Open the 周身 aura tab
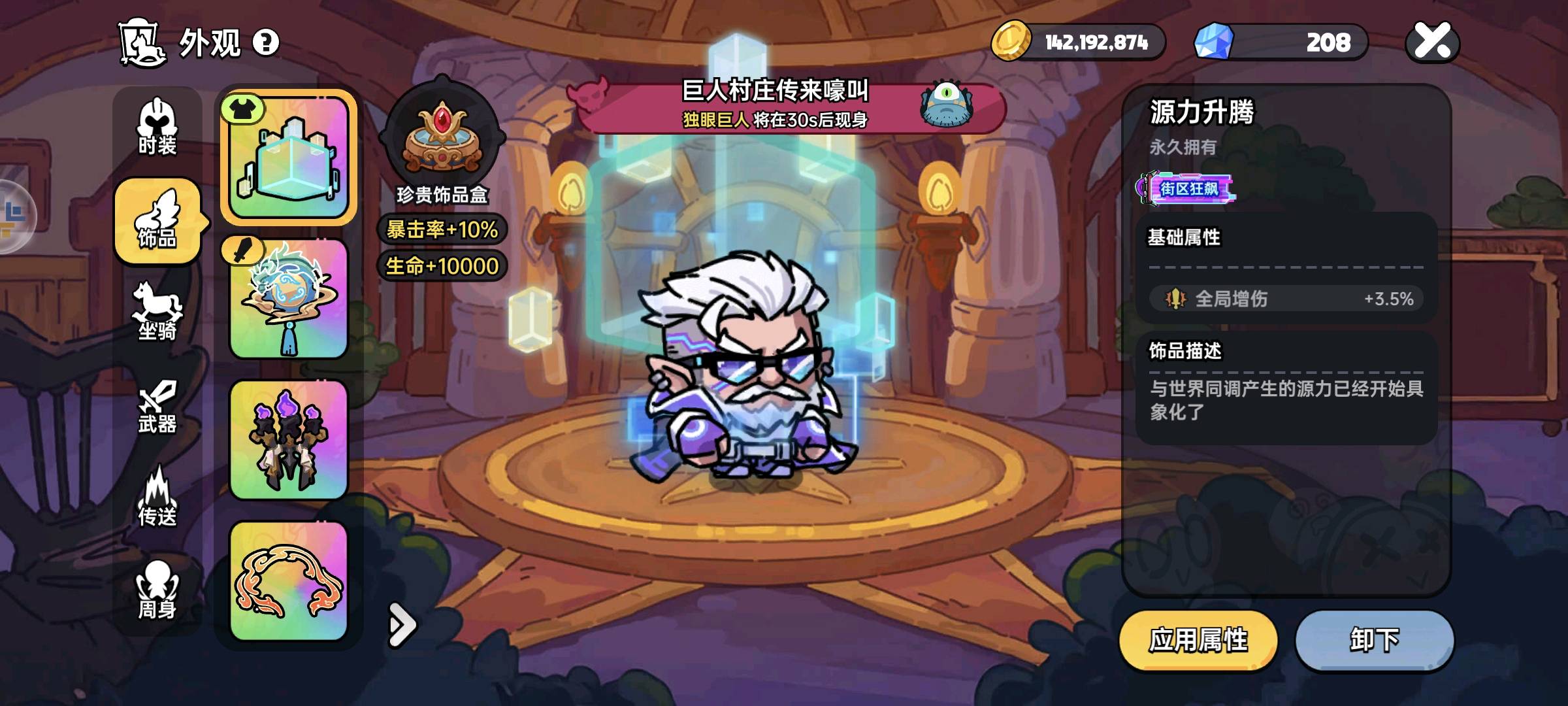1568x706 pixels. [157, 591]
